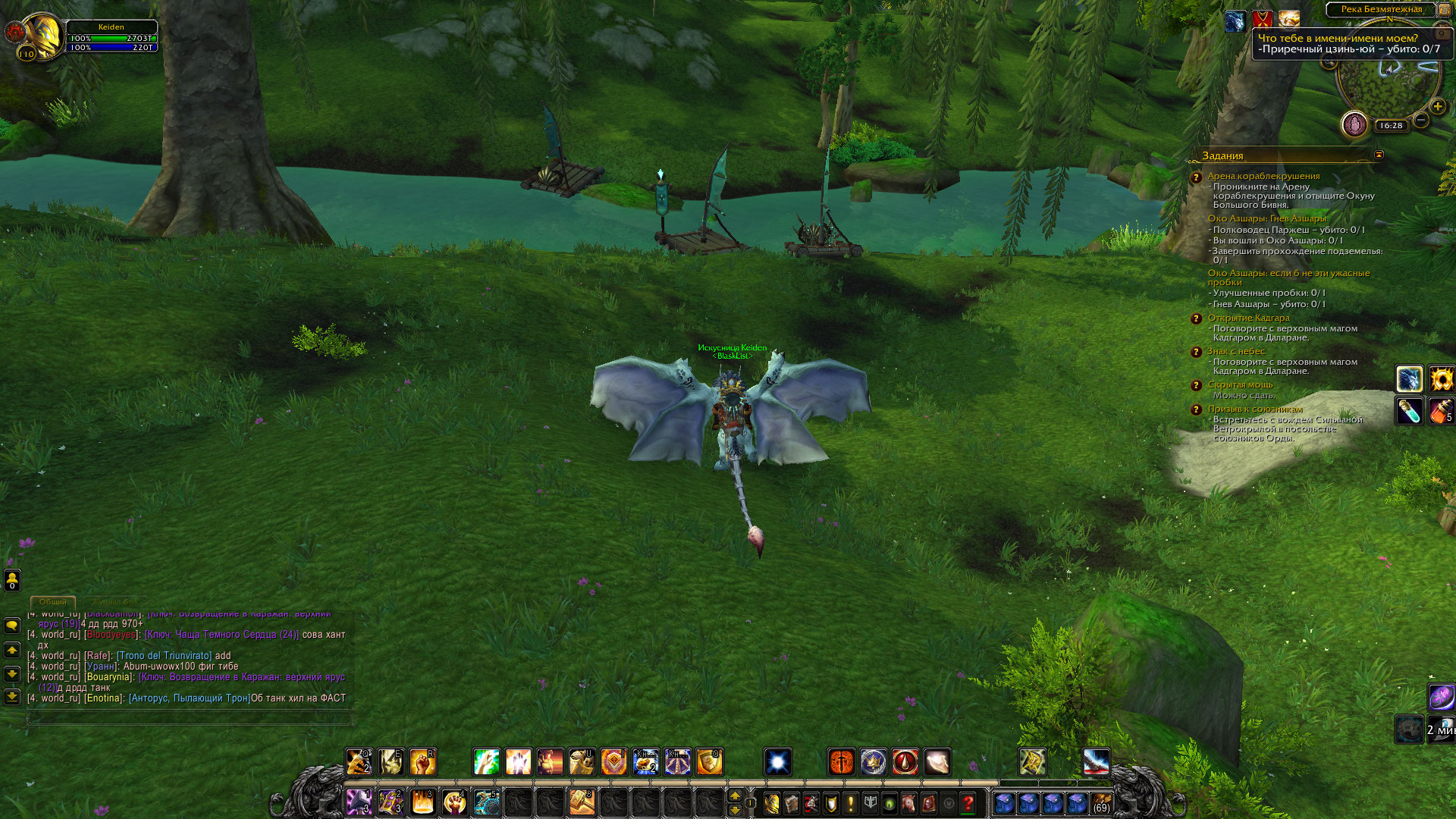Viewport: 1456px width, 819px height.
Task: Cast the green healing hand spell
Action: (486, 762)
